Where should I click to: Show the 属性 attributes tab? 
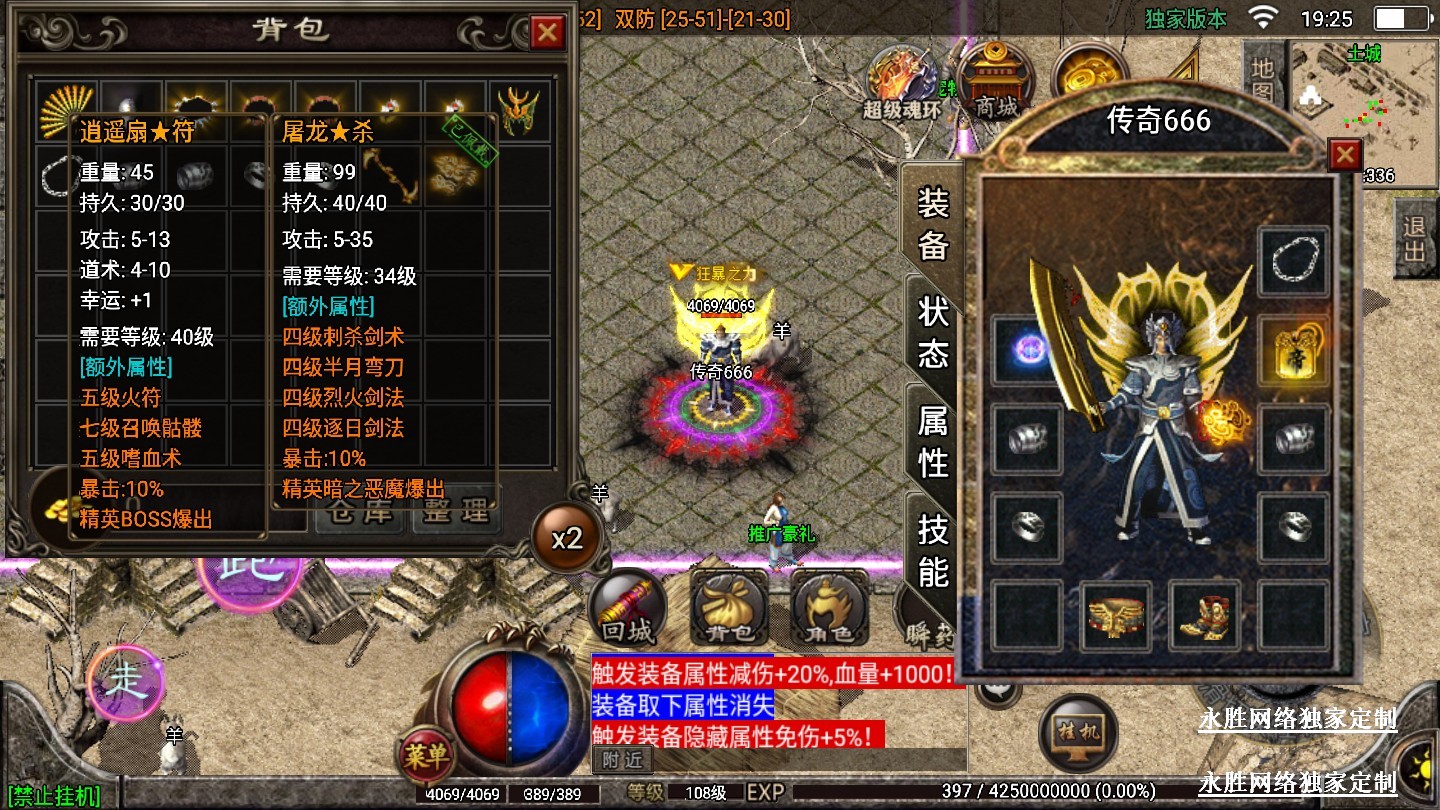click(x=932, y=443)
